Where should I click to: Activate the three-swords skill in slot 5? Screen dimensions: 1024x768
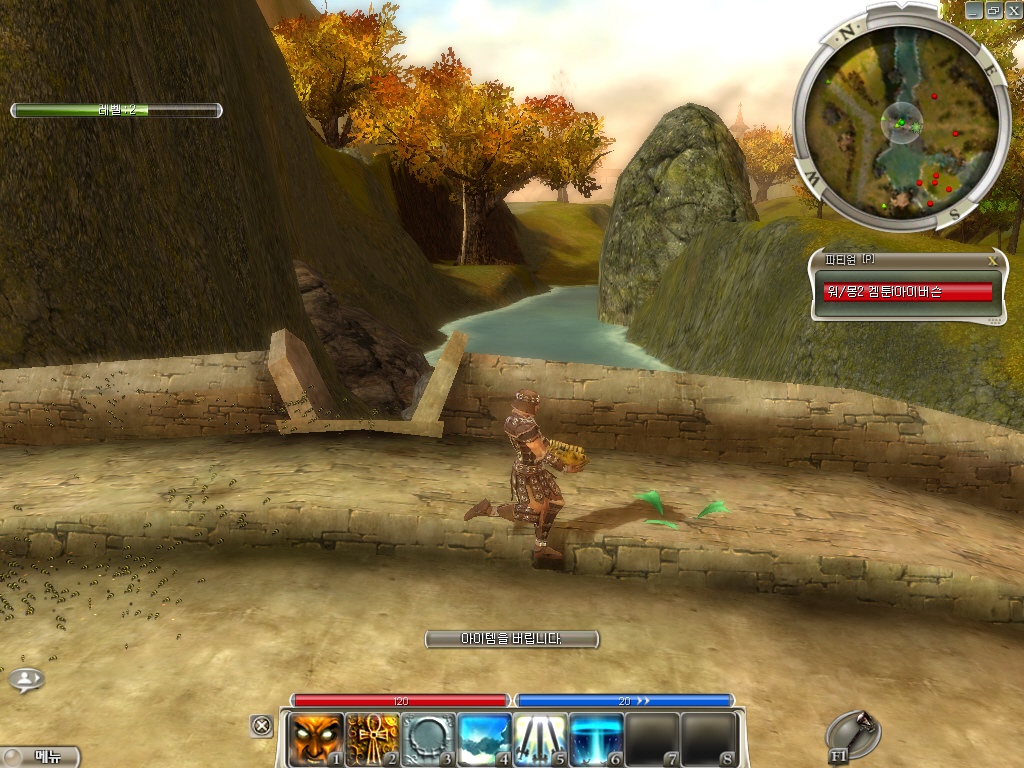540,740
